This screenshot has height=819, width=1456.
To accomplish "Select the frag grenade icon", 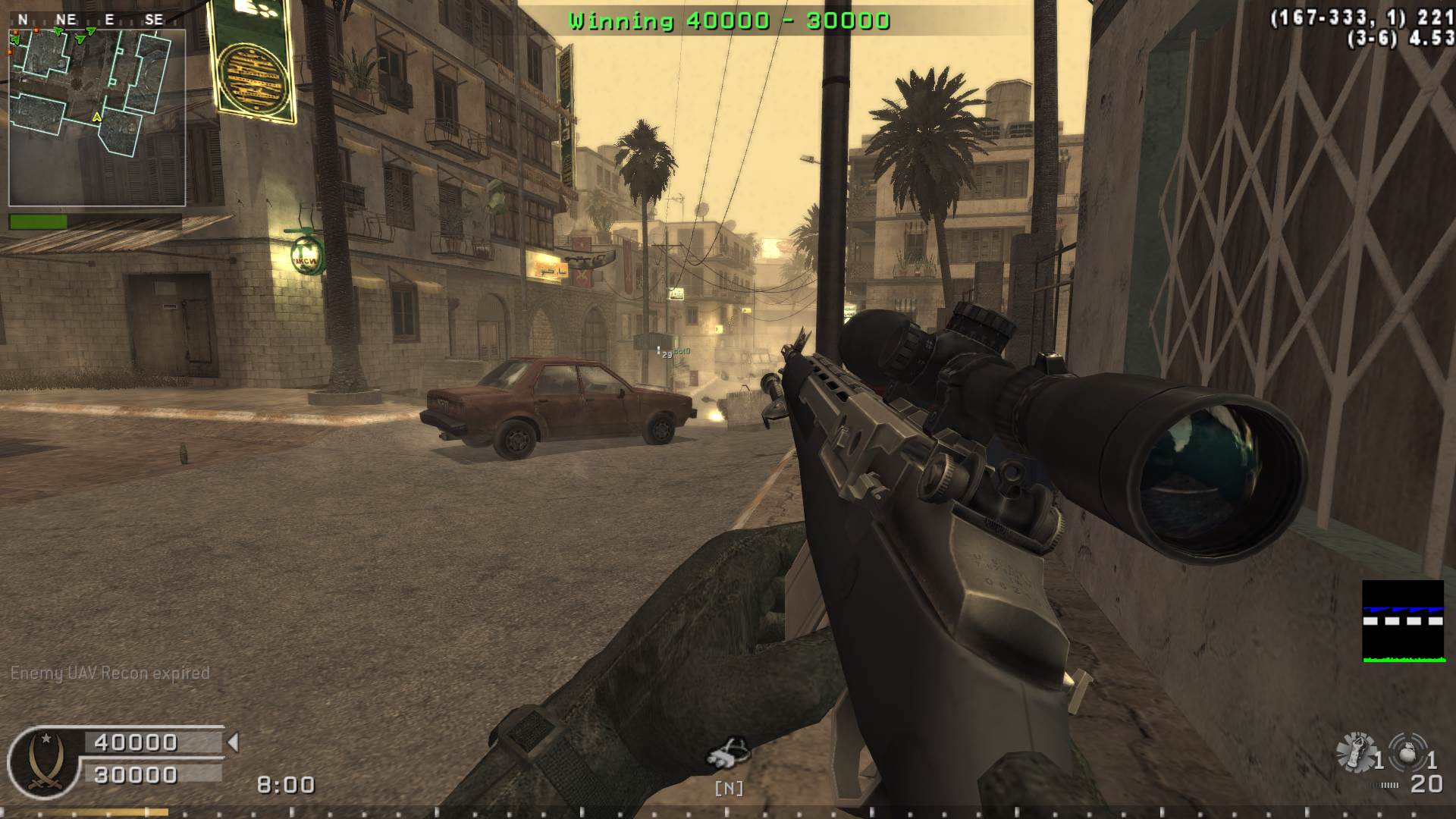I will pyautogui.click(x=1409, y=751).
